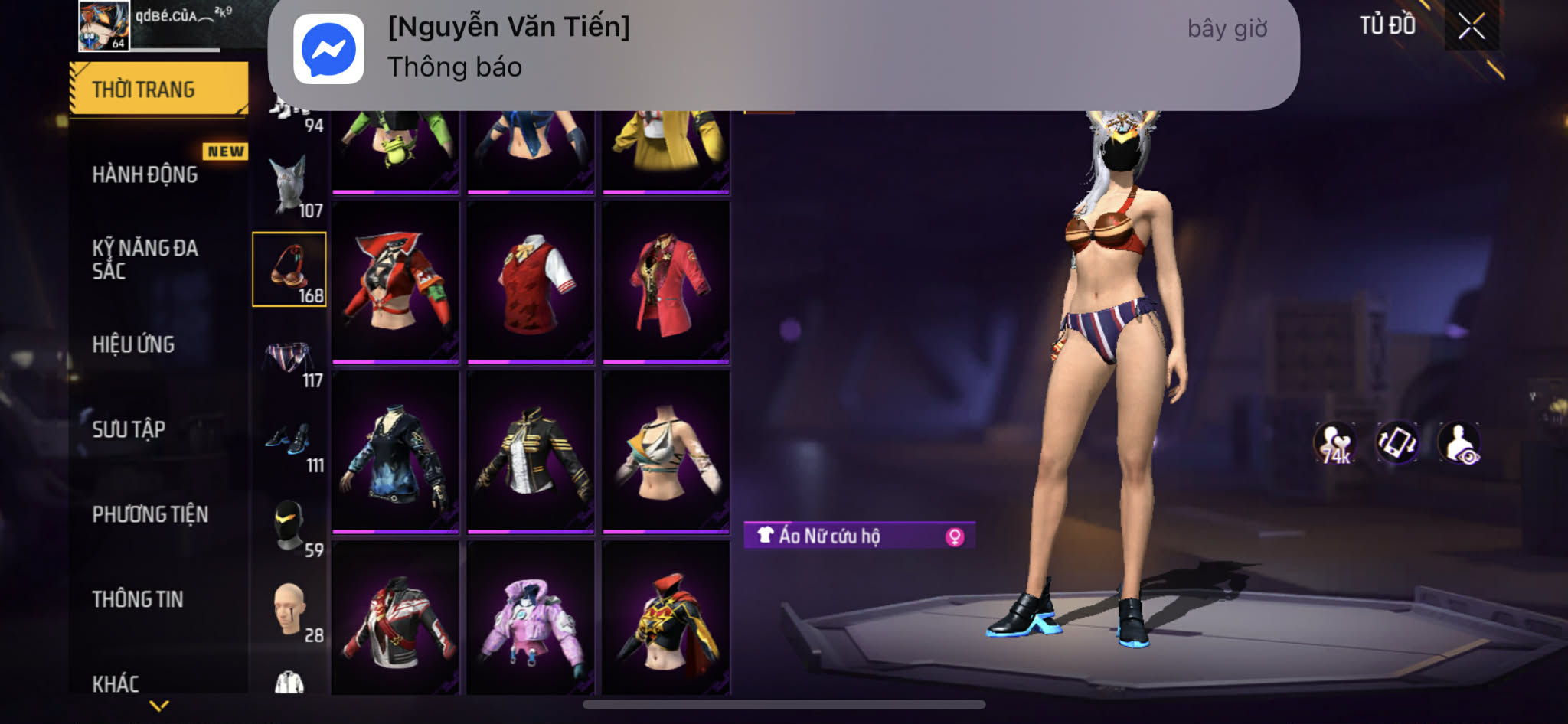Screen dimensions: 1568x724
Task: Select the pink hooded jacket
Action: click(531, 618)
